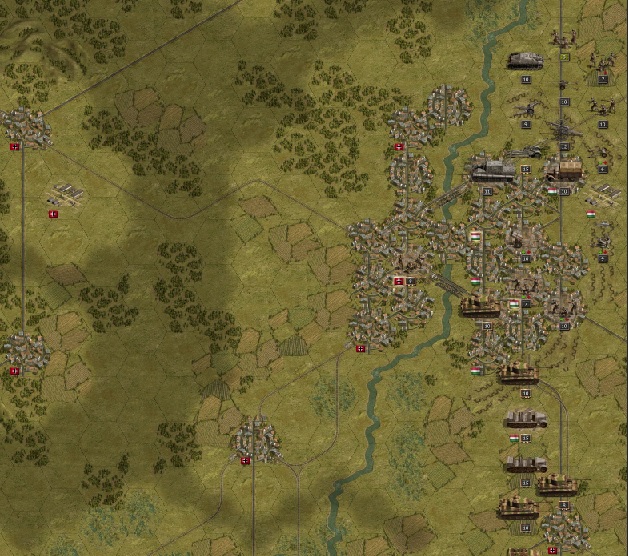Select the camouflaged tank with strength 16
Screen dimensions: 628x556
[519, 374]
